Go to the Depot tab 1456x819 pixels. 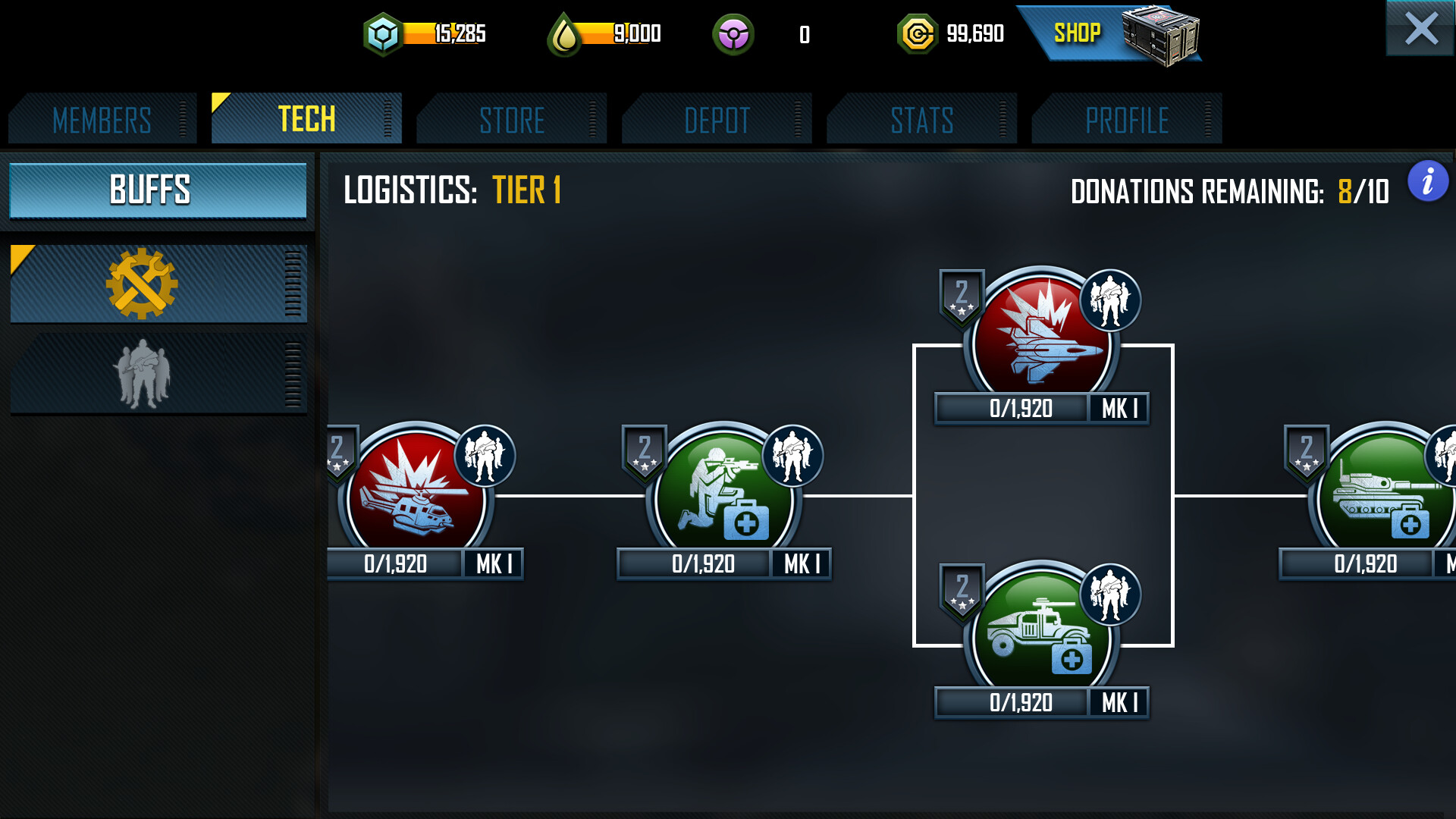(x=717, y=120)
